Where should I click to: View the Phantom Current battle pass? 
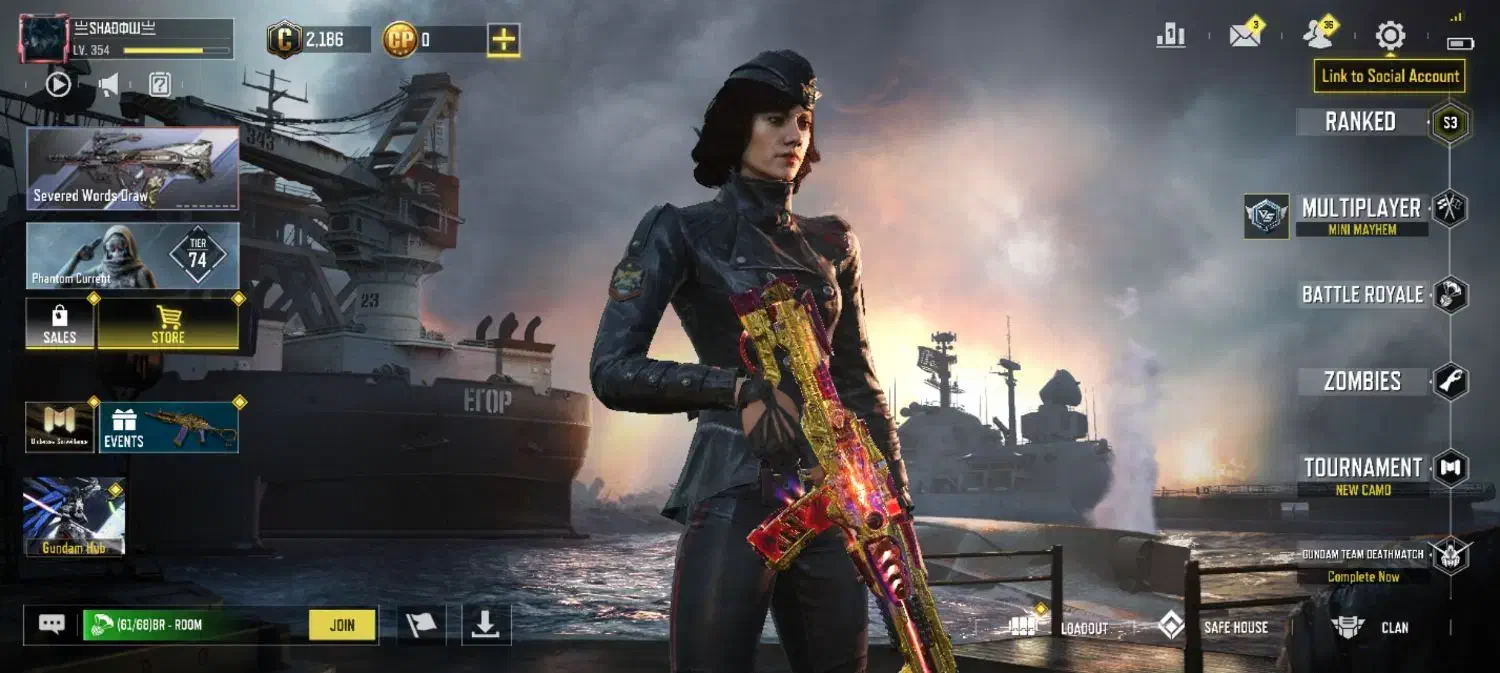pyautogui.click(x=133, y=256)
